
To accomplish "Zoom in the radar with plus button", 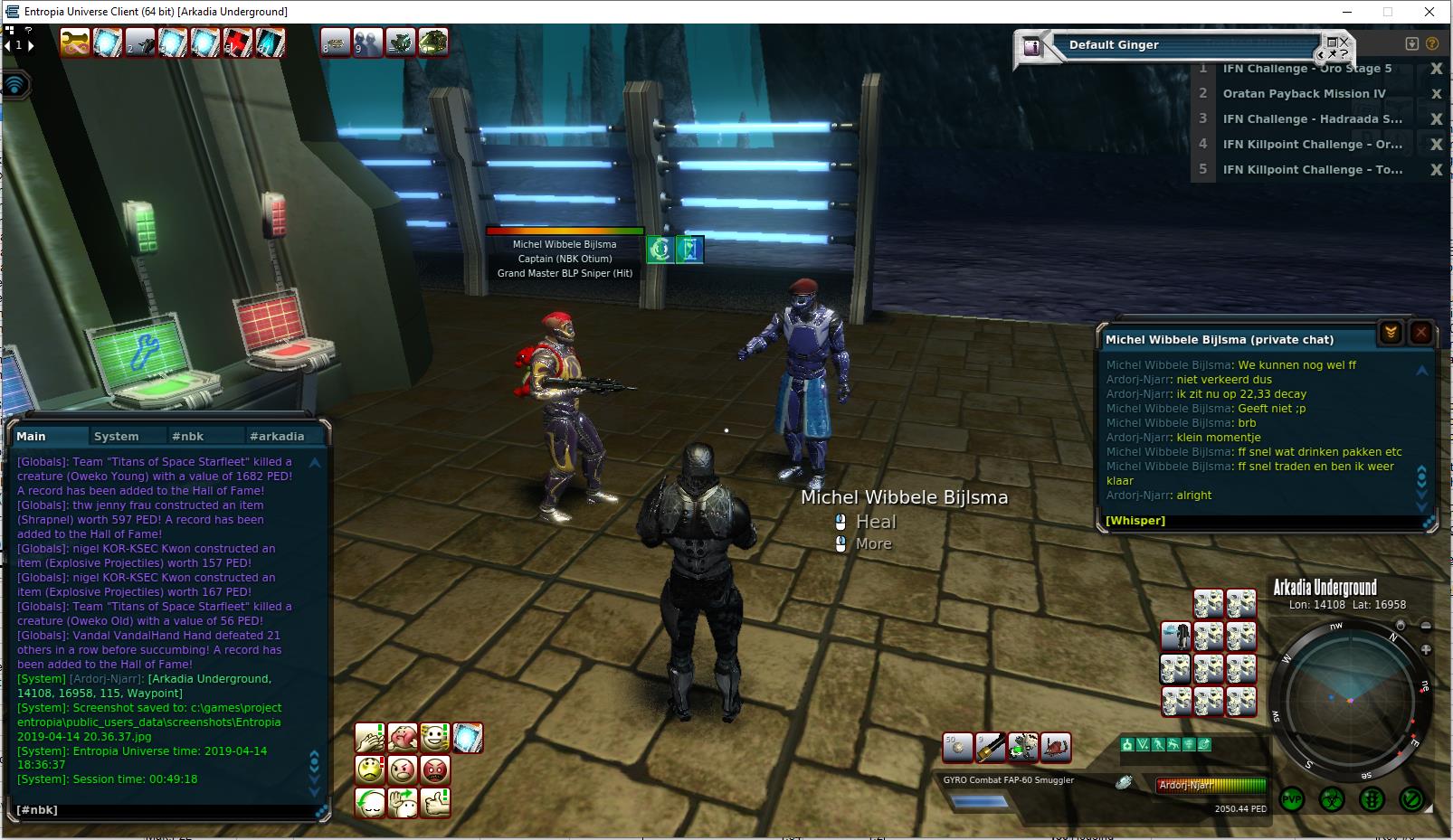I will point(1426,649).
